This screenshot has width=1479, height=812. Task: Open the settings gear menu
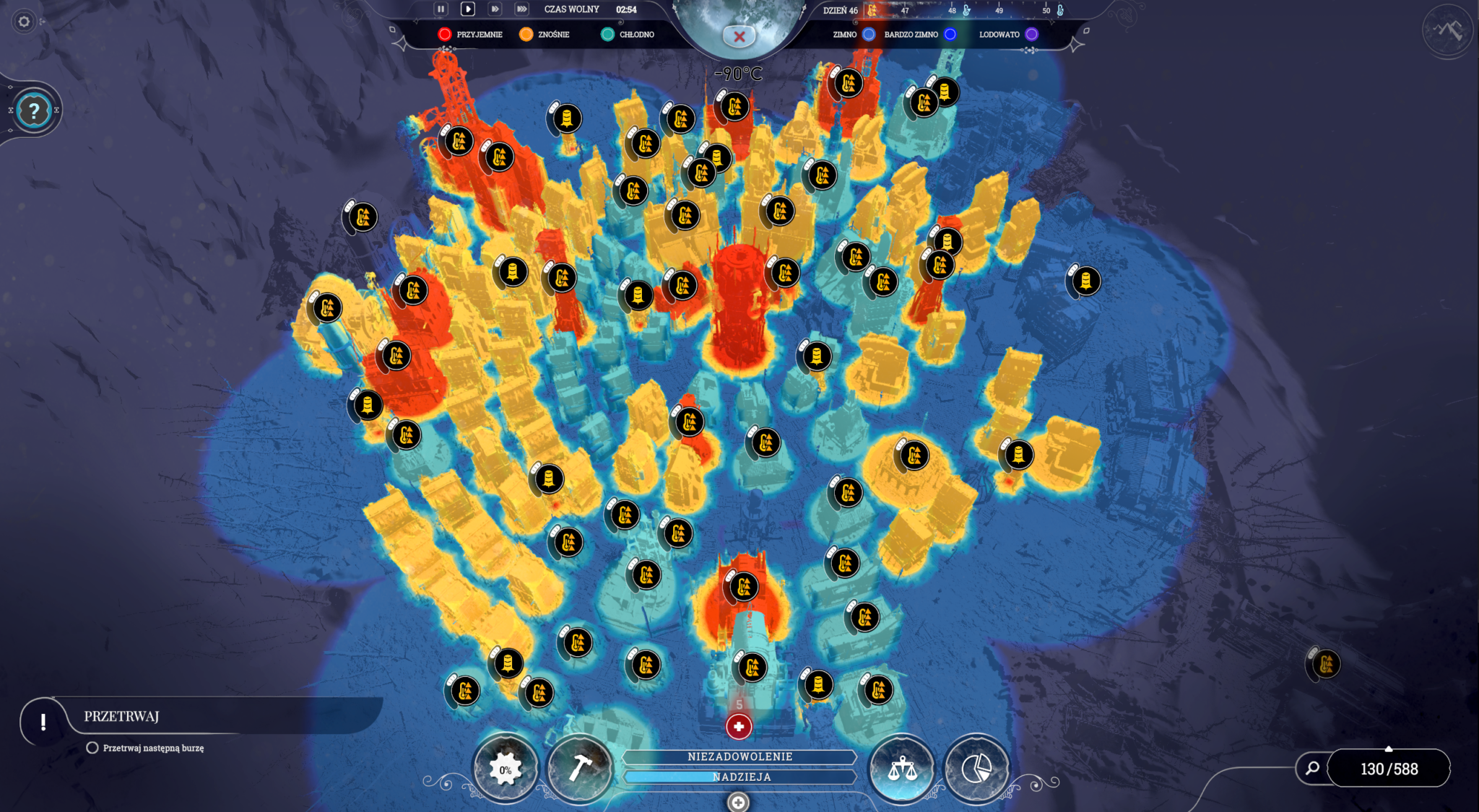pos(24,22)
